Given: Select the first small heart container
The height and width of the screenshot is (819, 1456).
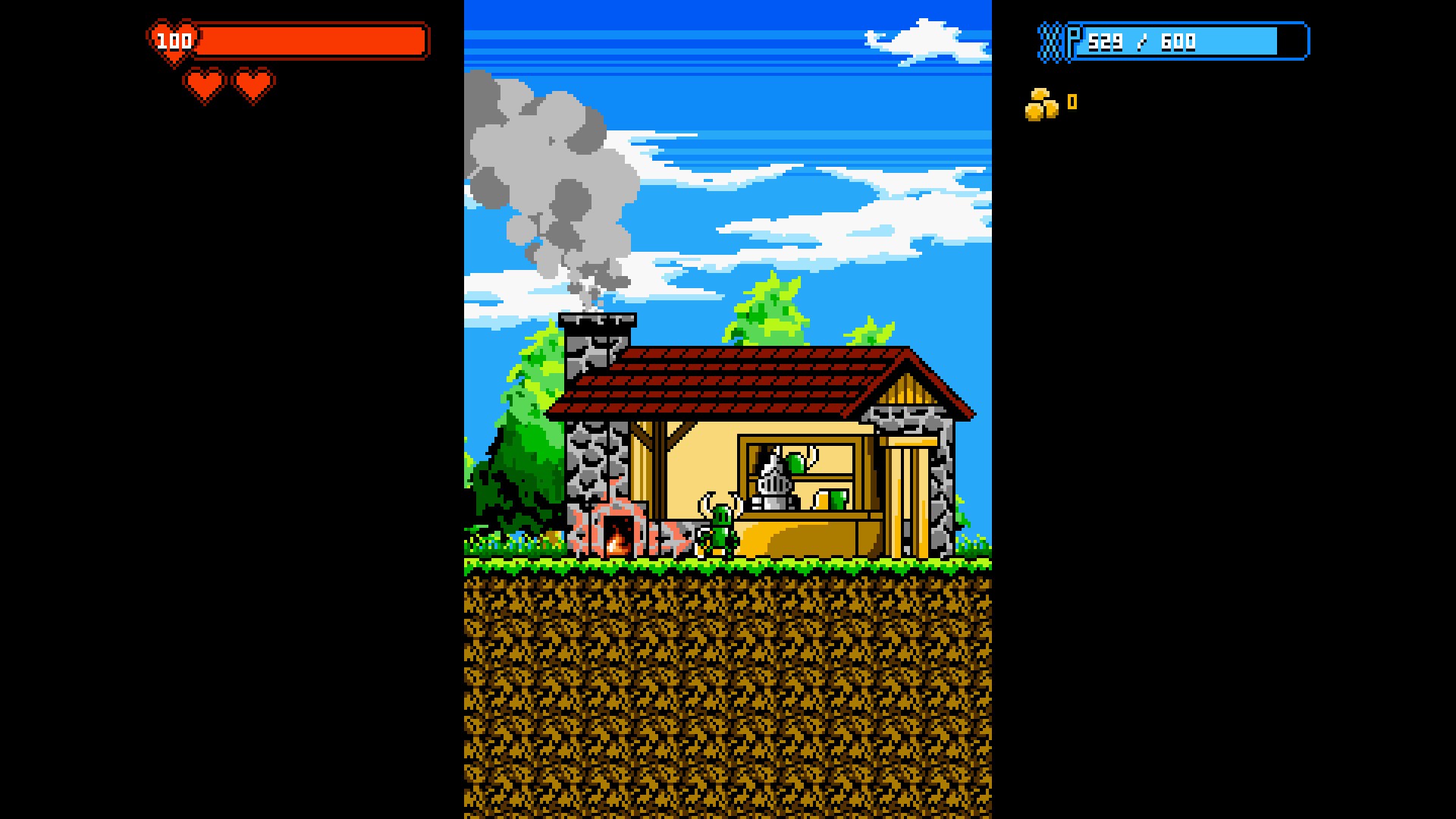Looking at the screenshot, I should click(203, 83).
